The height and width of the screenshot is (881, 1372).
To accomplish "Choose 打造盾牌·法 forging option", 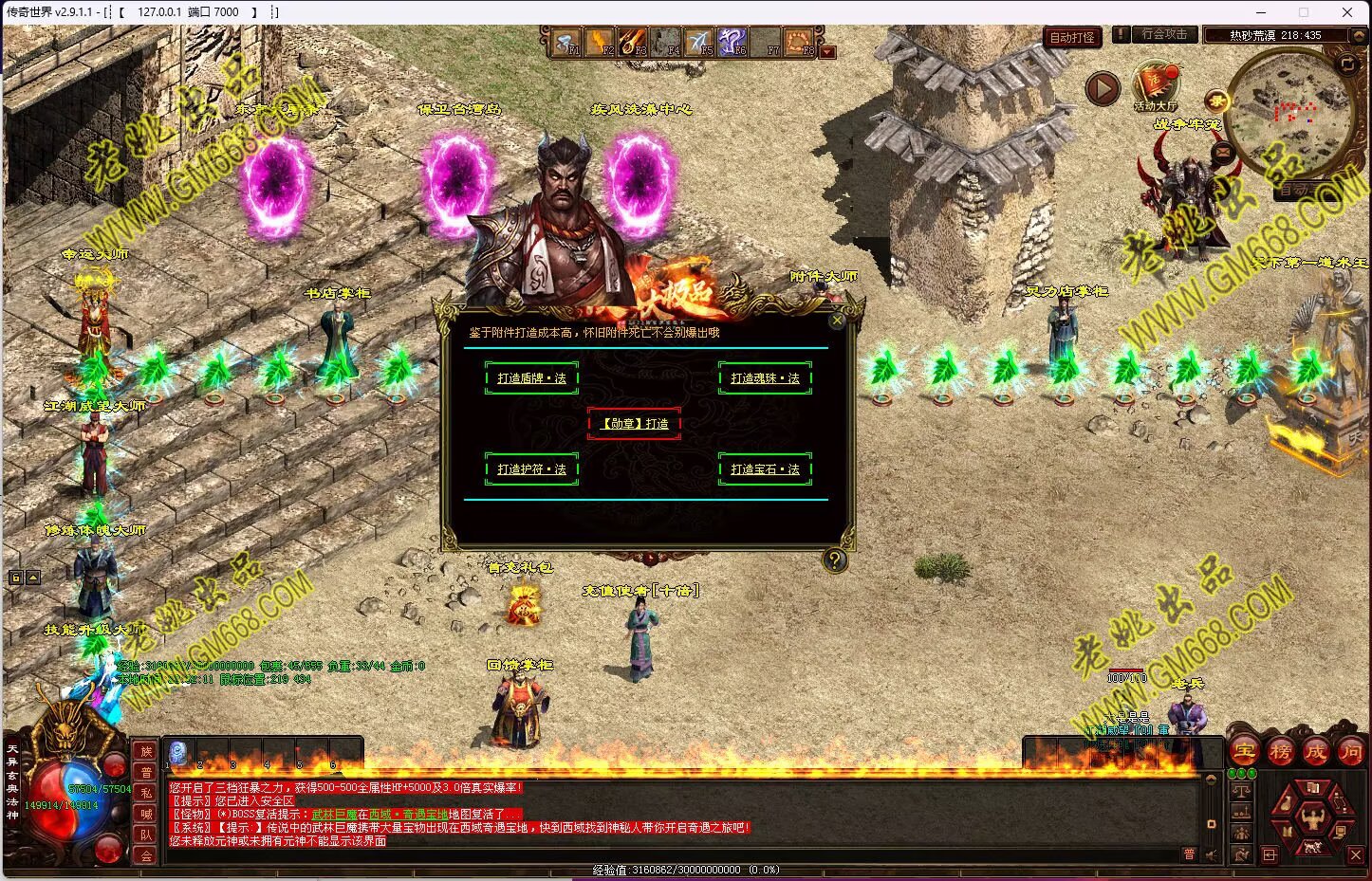I will tap(531, 378).
